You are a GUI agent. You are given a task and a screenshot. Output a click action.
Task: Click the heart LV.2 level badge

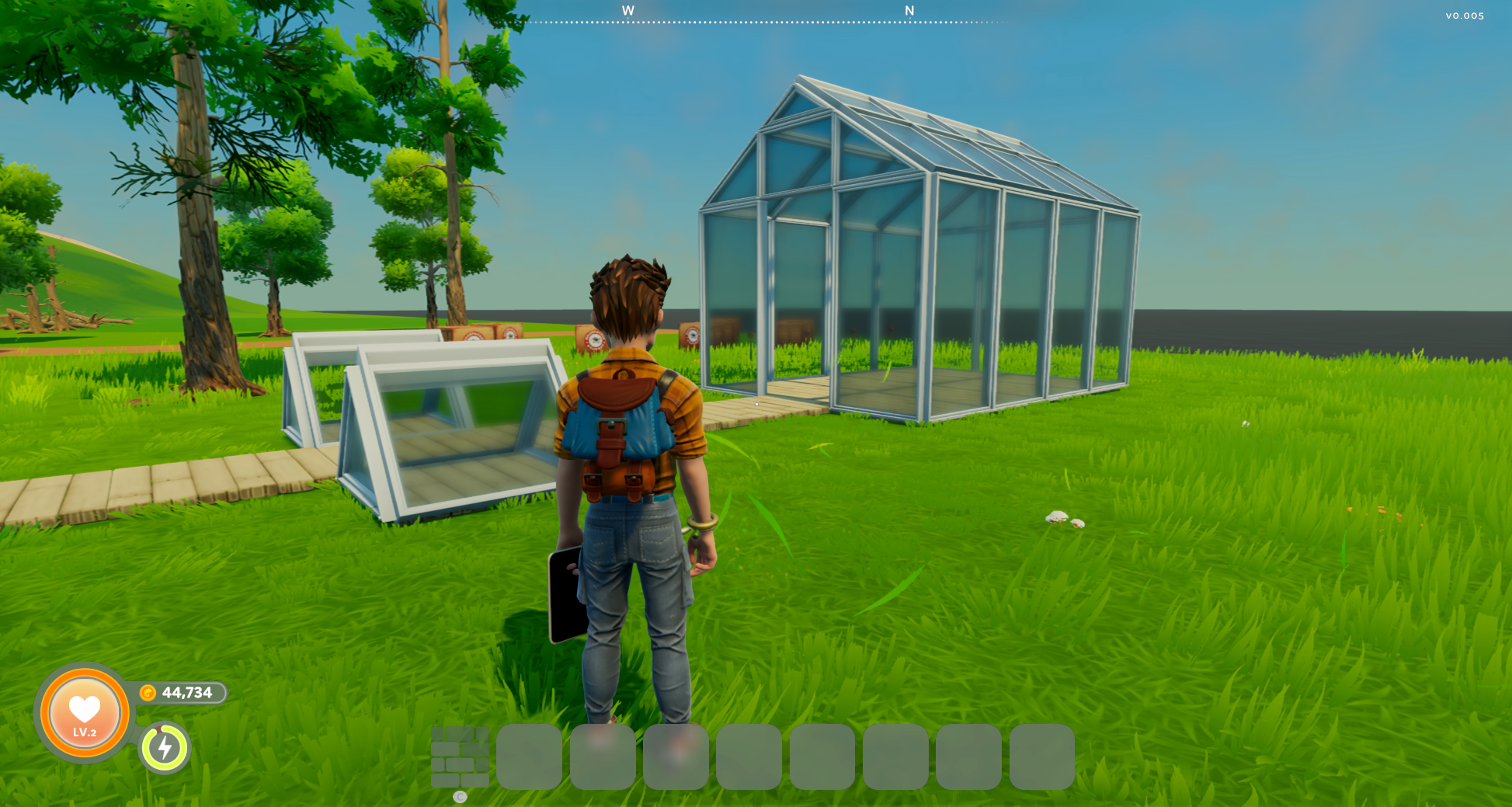83,712
